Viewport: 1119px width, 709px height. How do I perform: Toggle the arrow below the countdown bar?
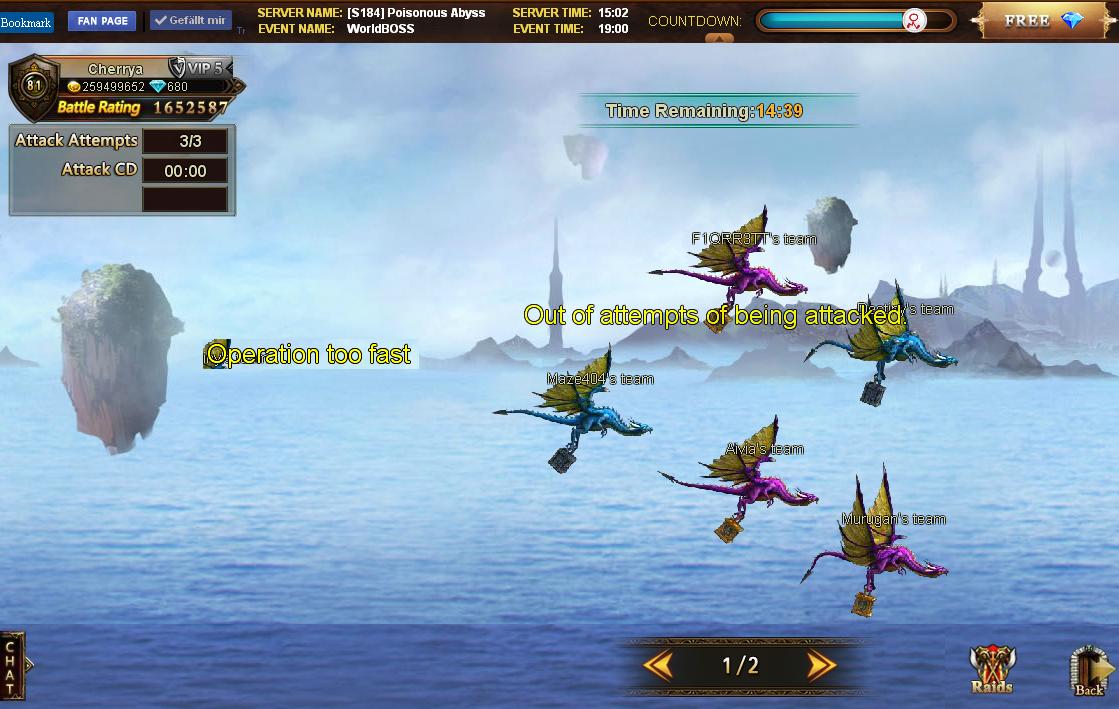click(719, 39)
